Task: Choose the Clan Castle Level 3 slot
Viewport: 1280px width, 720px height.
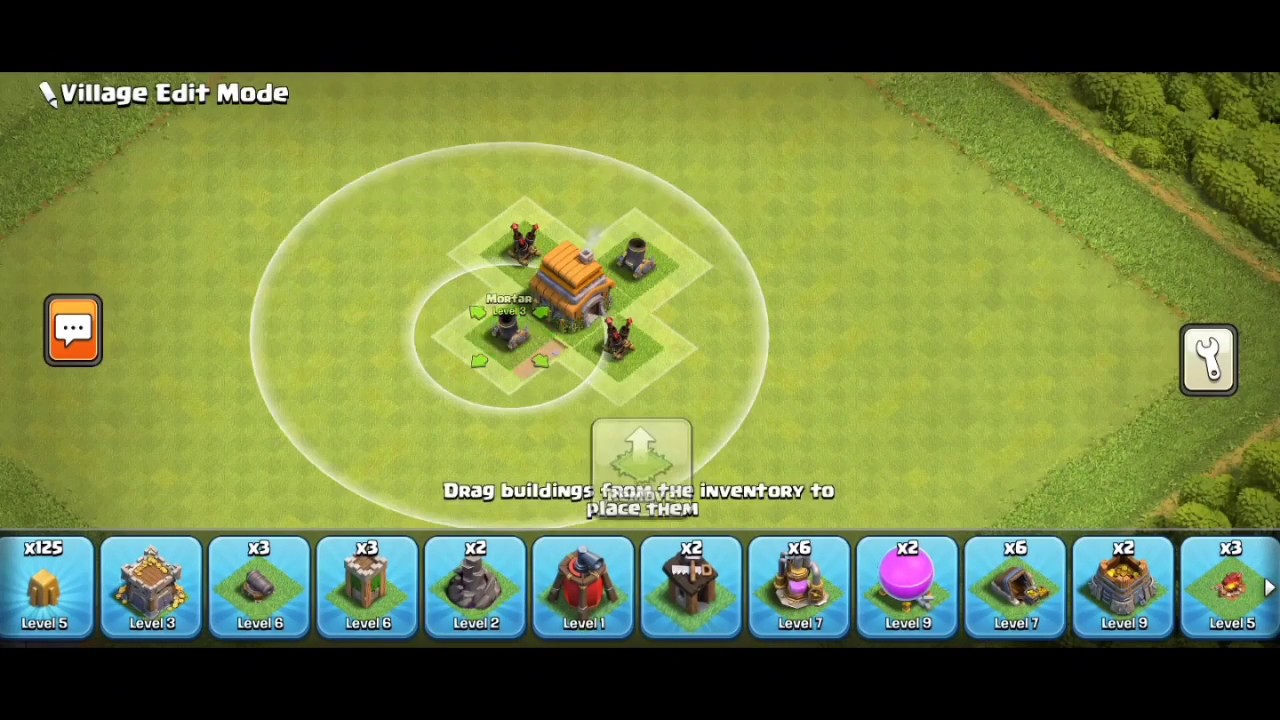Action: [152, 587]
